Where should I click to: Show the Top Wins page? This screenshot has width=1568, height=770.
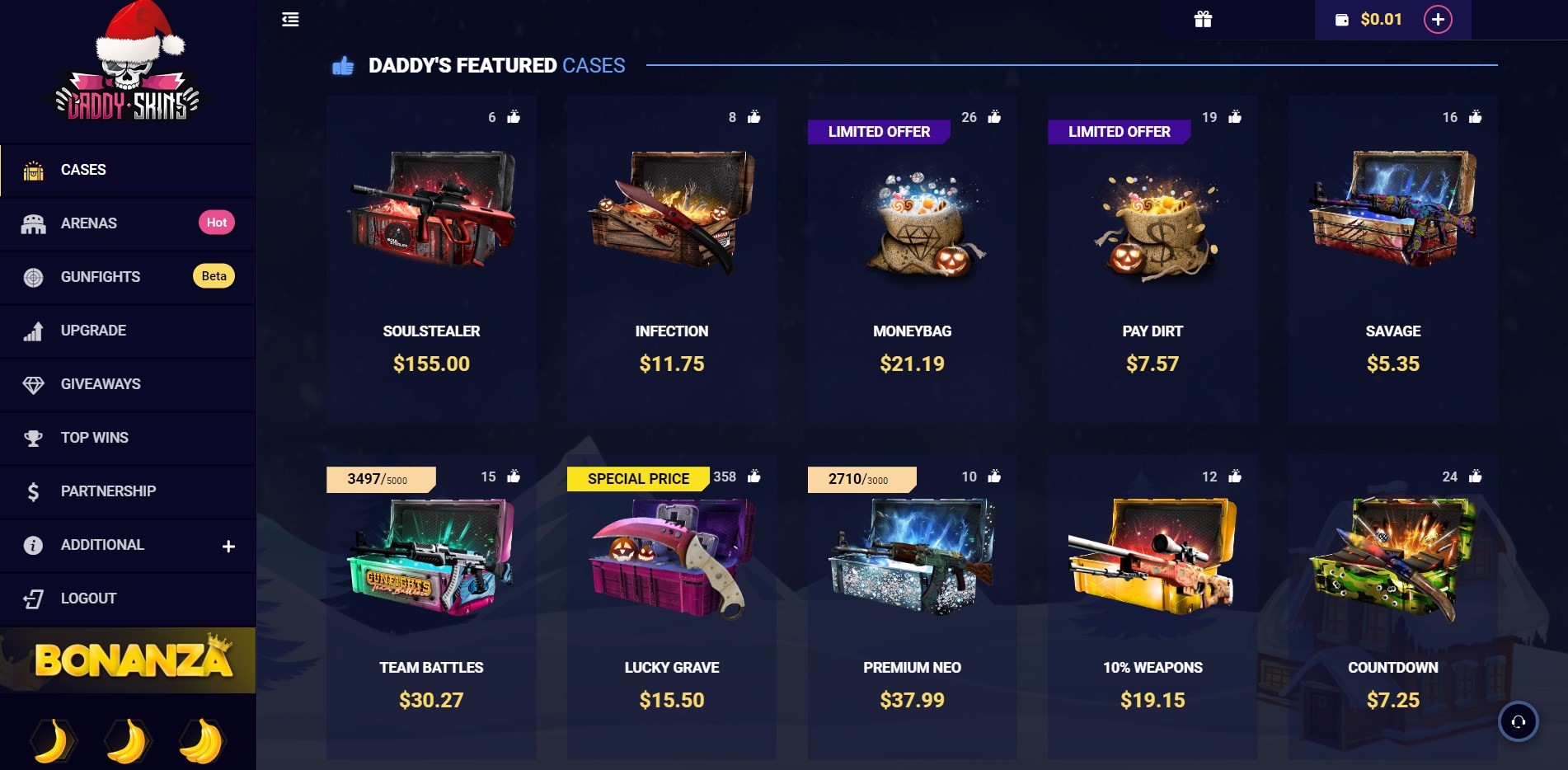coord(94,438)
